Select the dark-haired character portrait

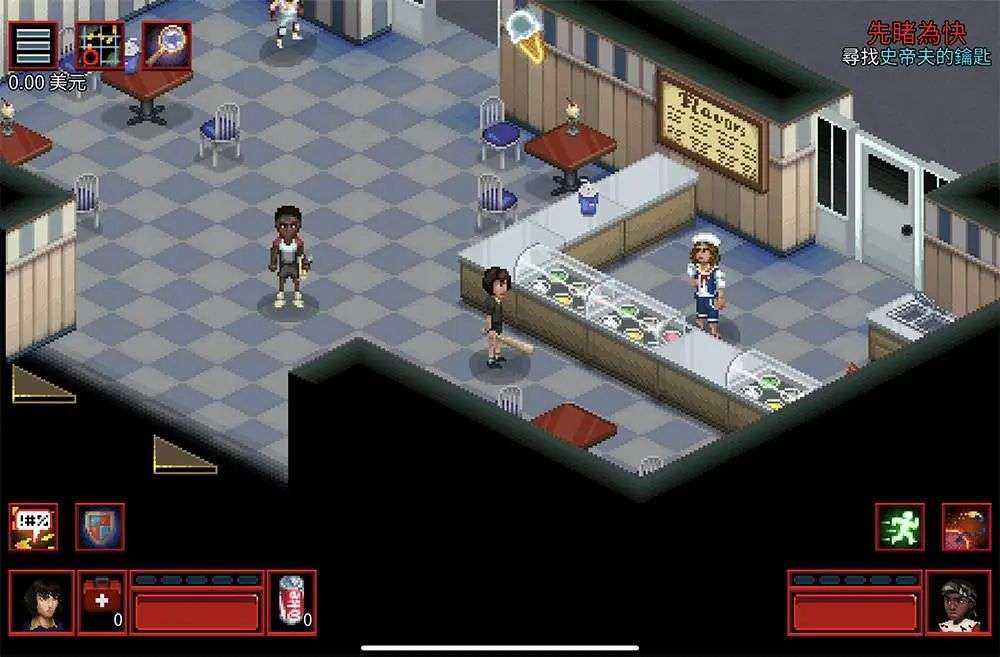tap(42, 602)
